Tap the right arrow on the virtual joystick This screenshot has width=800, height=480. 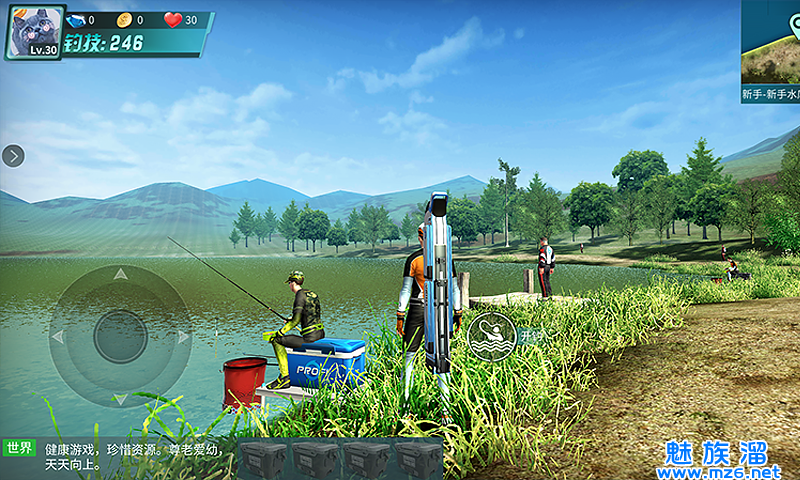pos(183,337)
